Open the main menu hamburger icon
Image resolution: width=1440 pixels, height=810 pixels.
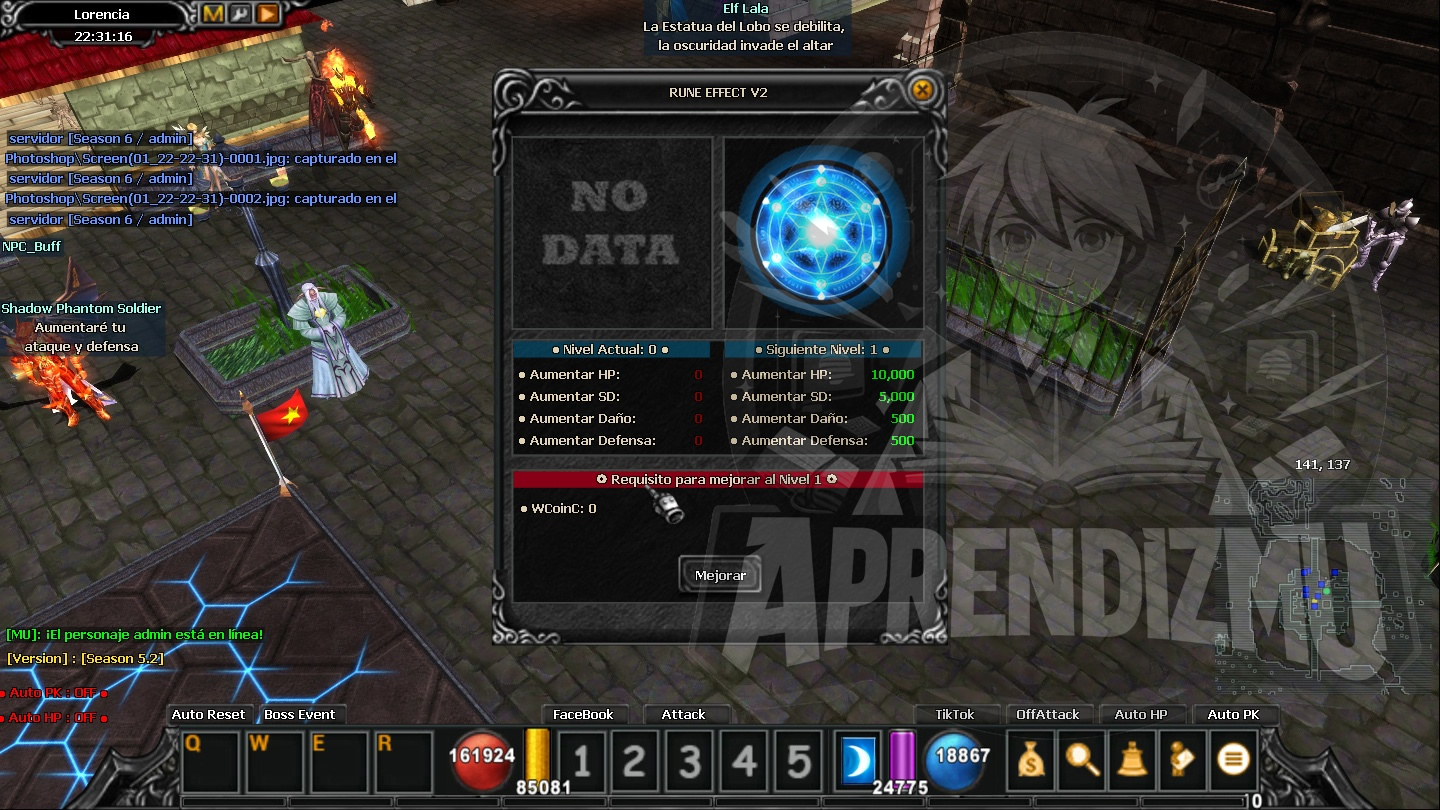click(x=1232, y=760)
